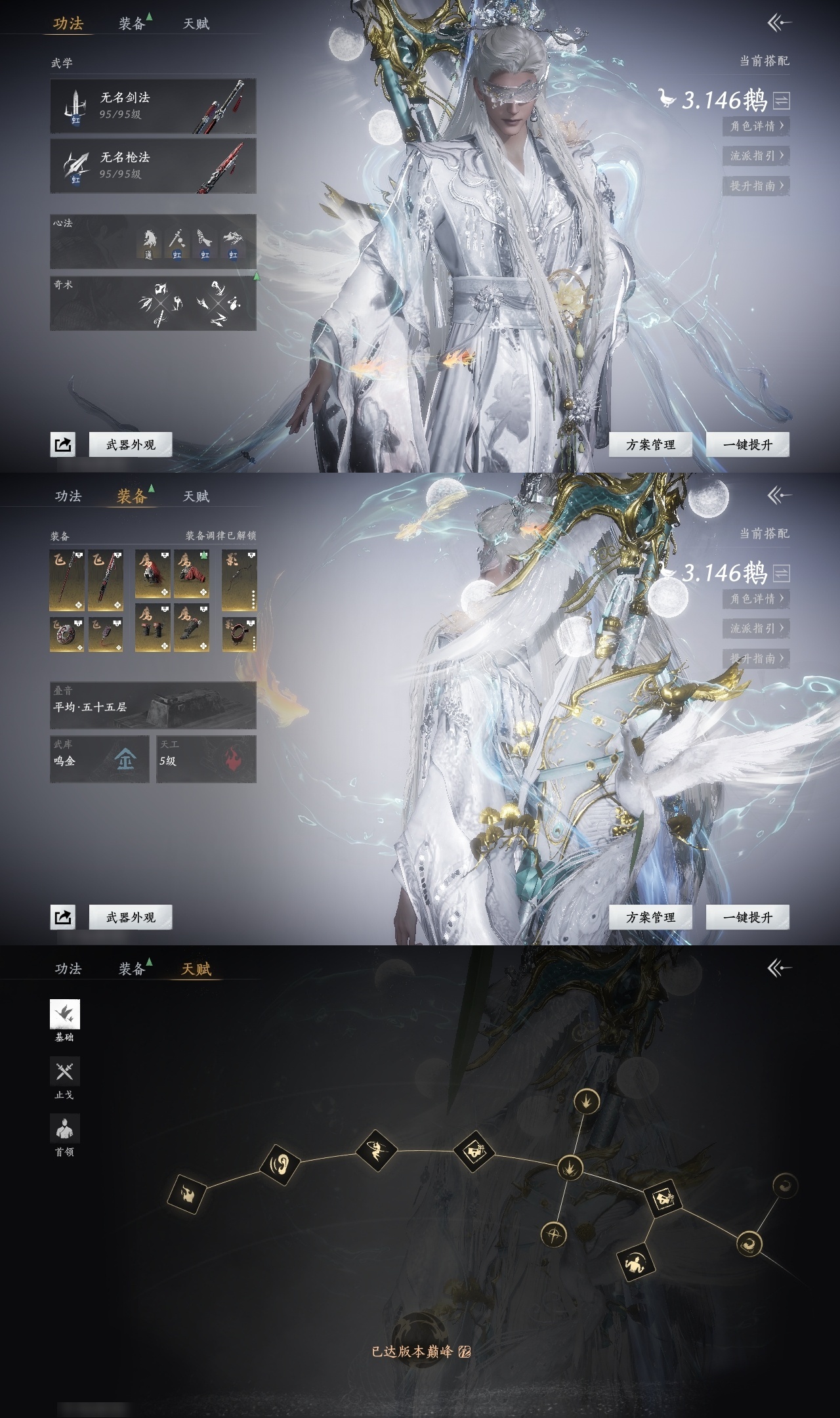Image resolution: width=840 pixels, height=1418 pixels.
Task: Choose the 首领 talent category
Action: [x=64, y=1129]
